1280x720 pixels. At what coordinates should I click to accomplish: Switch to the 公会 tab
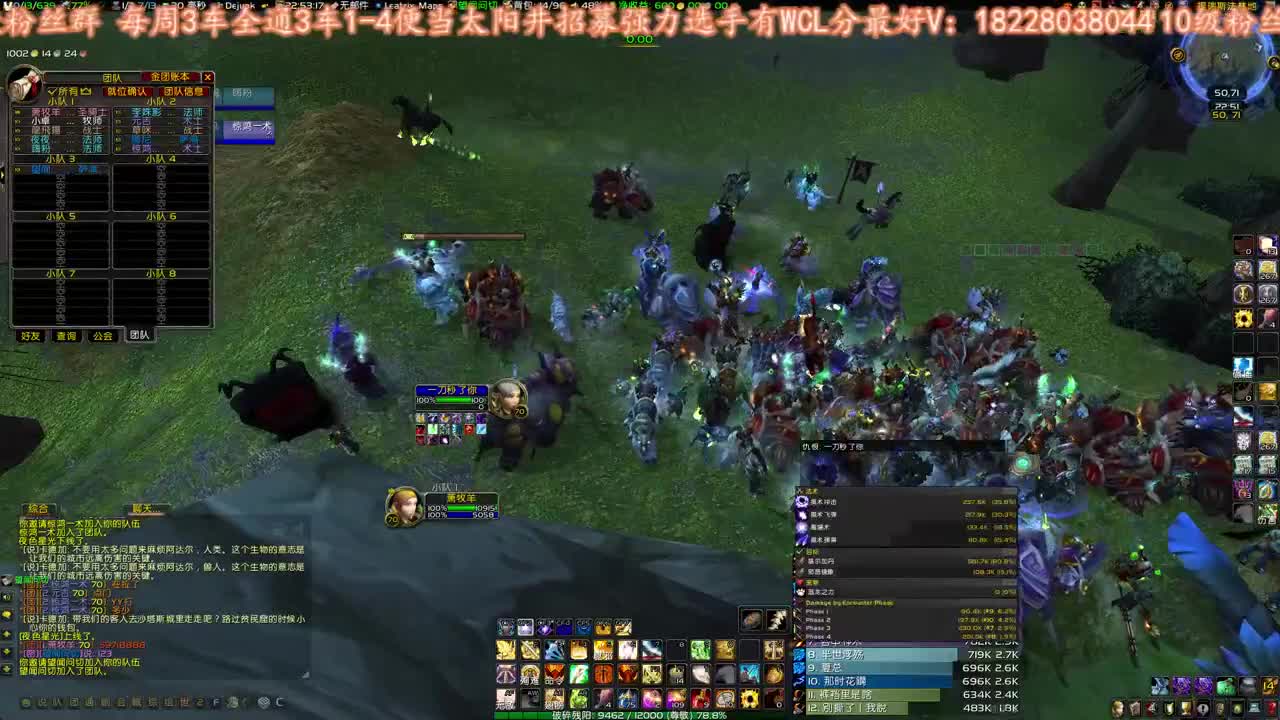coord(103,333)
